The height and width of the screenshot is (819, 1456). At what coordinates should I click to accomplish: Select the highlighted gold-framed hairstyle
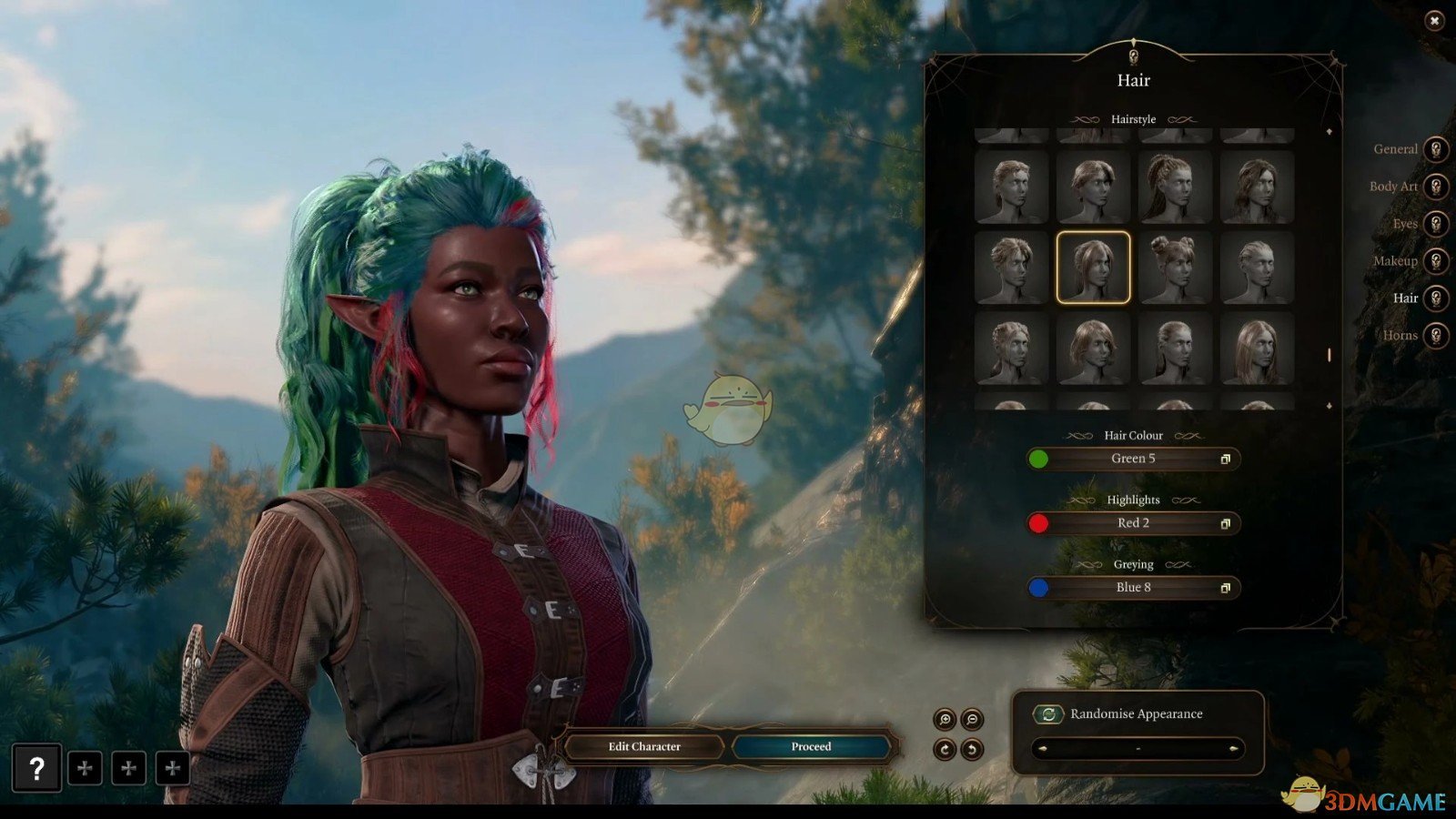[x=1093, y=268]
